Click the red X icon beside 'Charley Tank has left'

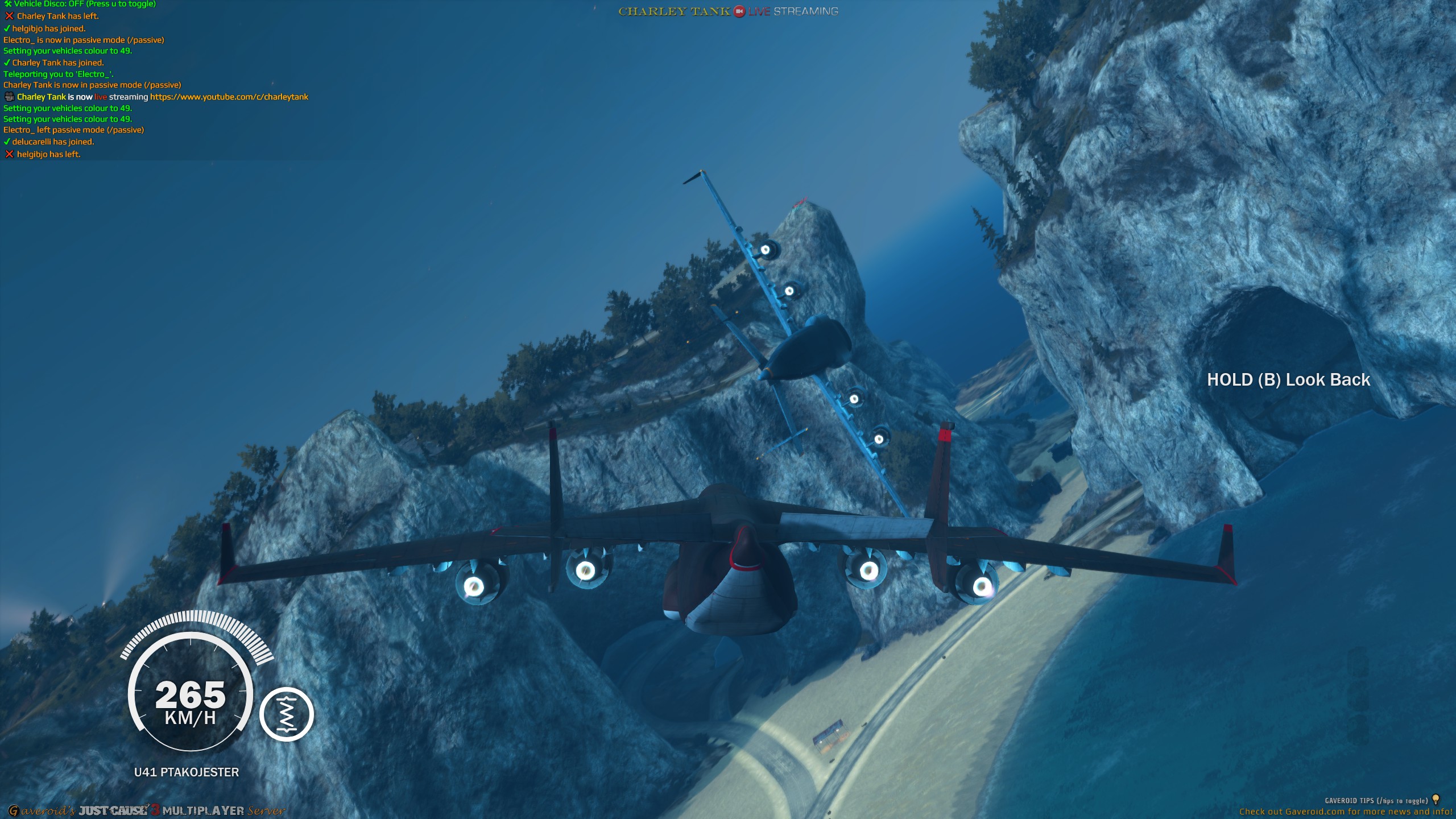pos(9,16)
